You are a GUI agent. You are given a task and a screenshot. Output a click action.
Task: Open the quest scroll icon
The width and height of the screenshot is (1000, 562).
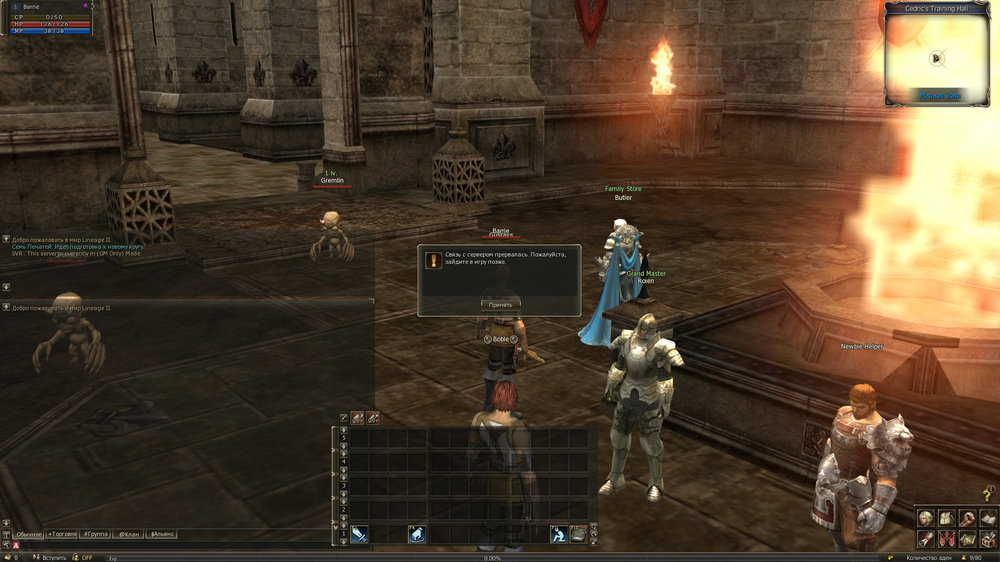(927, 539)
